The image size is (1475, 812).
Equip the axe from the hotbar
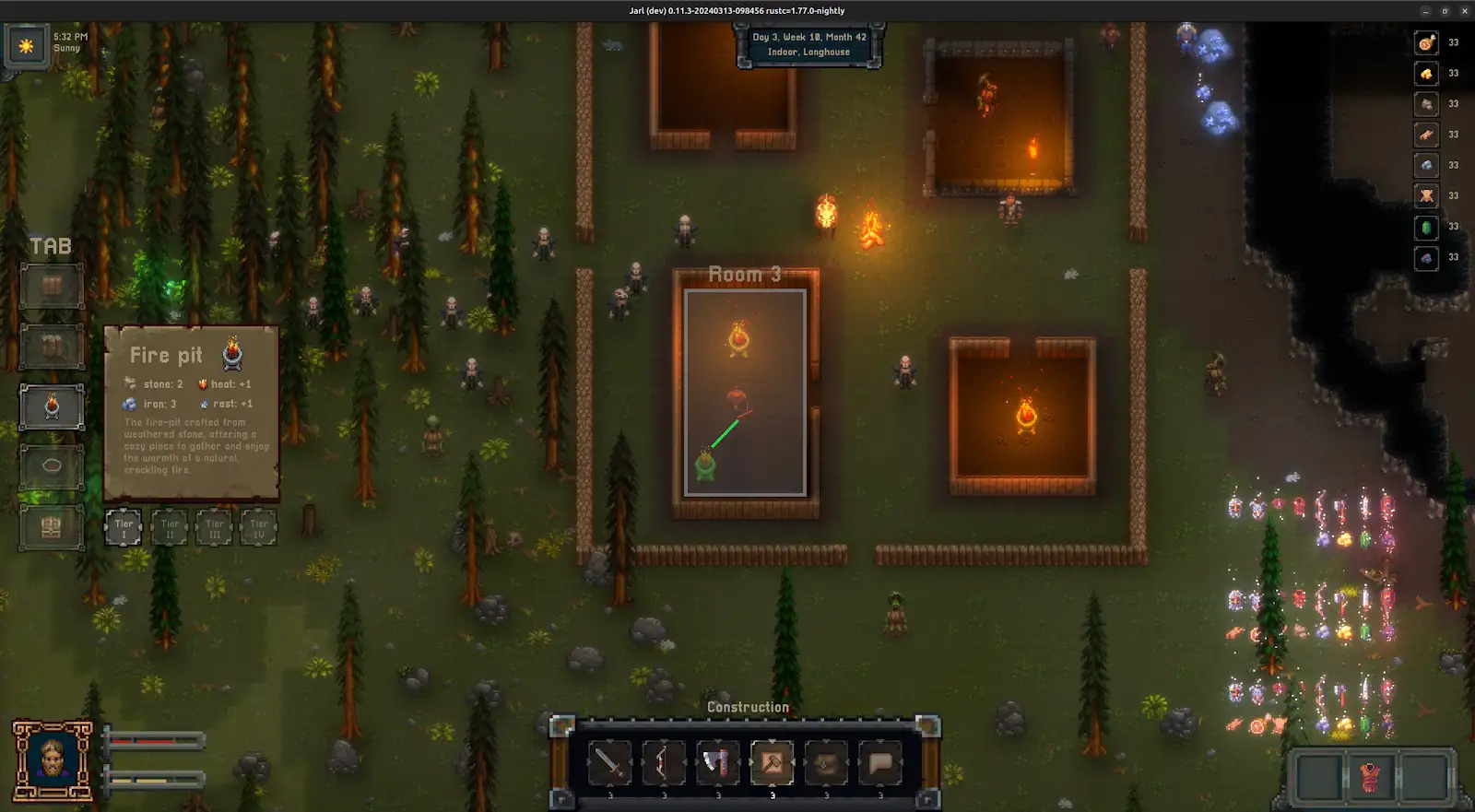[x=717, y=763]
